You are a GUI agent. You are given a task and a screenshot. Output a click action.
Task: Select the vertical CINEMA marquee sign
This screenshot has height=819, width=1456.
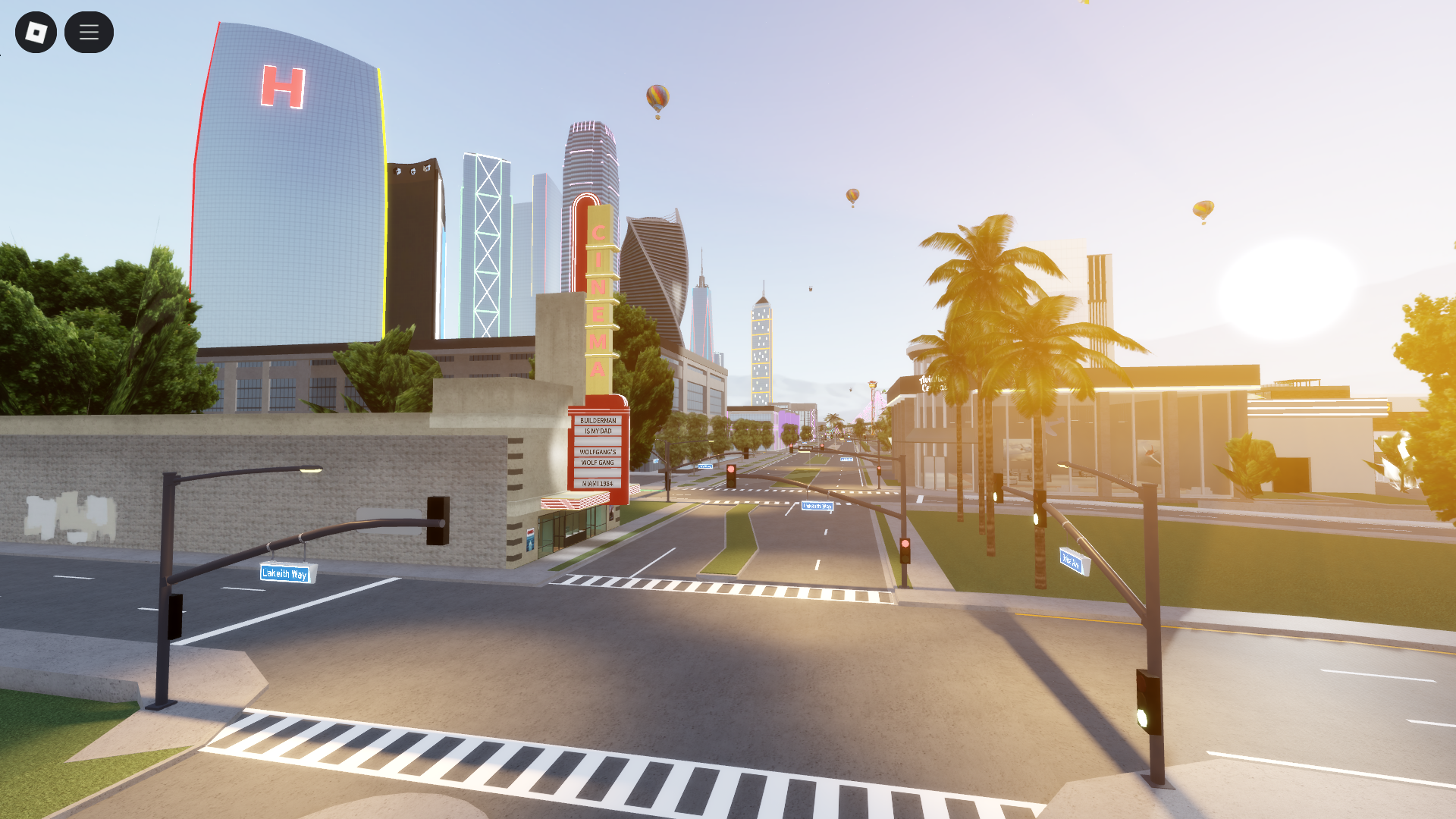[598, 296]
